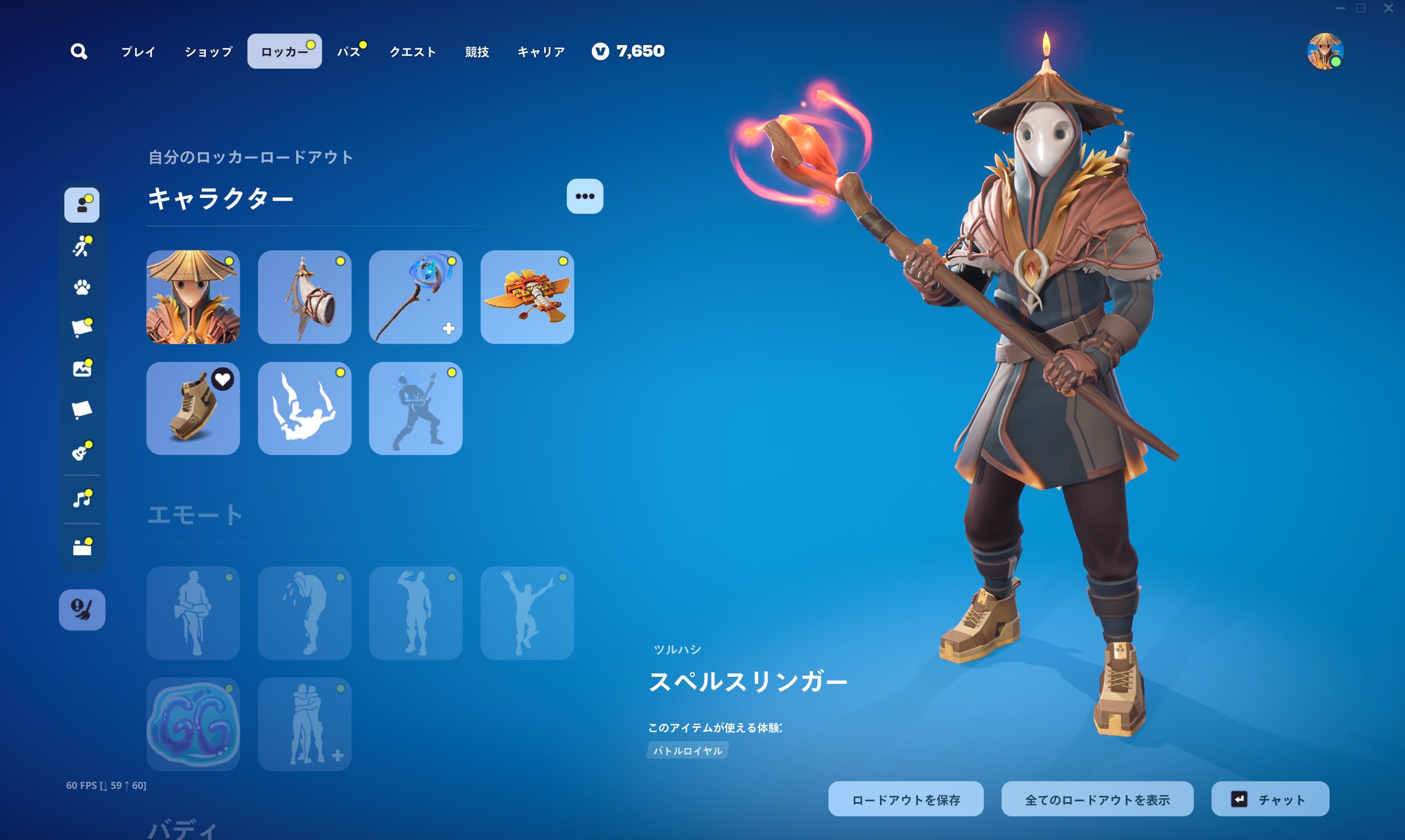Viewport: 1405px width, 840px height.
Task: Select the straw-hat outfit slot
Action: click(193, 297)
